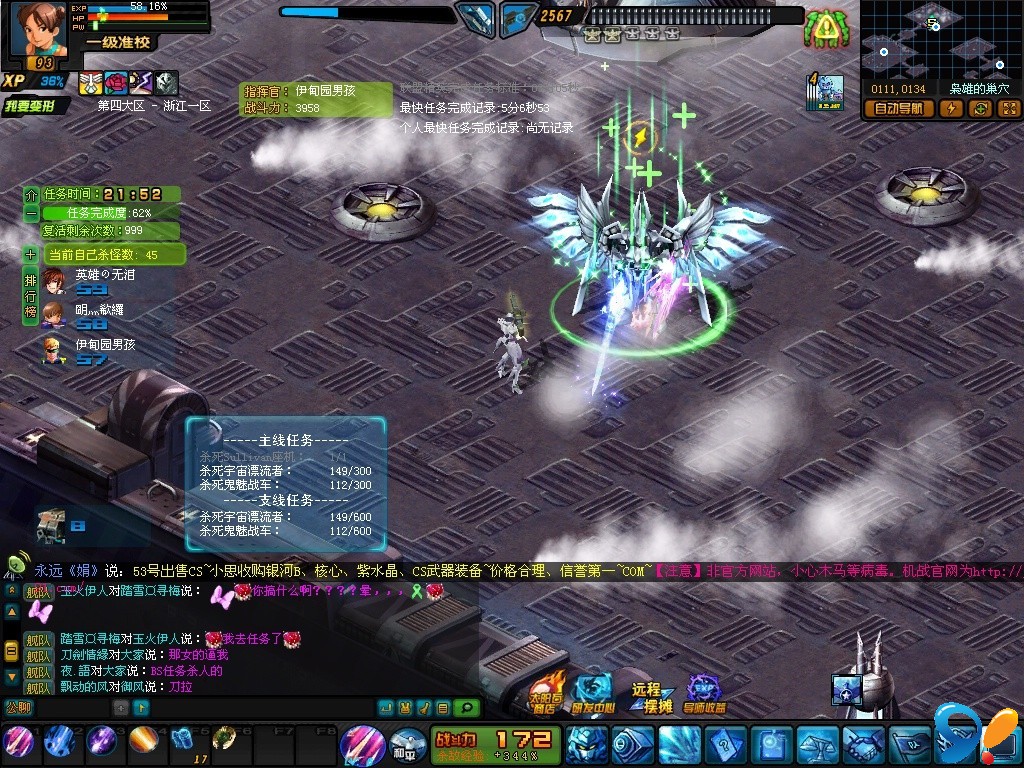This screenshot has height=768, width=1024.
Task: Click the handshake icon in the bottom menu
Action: 863,745
